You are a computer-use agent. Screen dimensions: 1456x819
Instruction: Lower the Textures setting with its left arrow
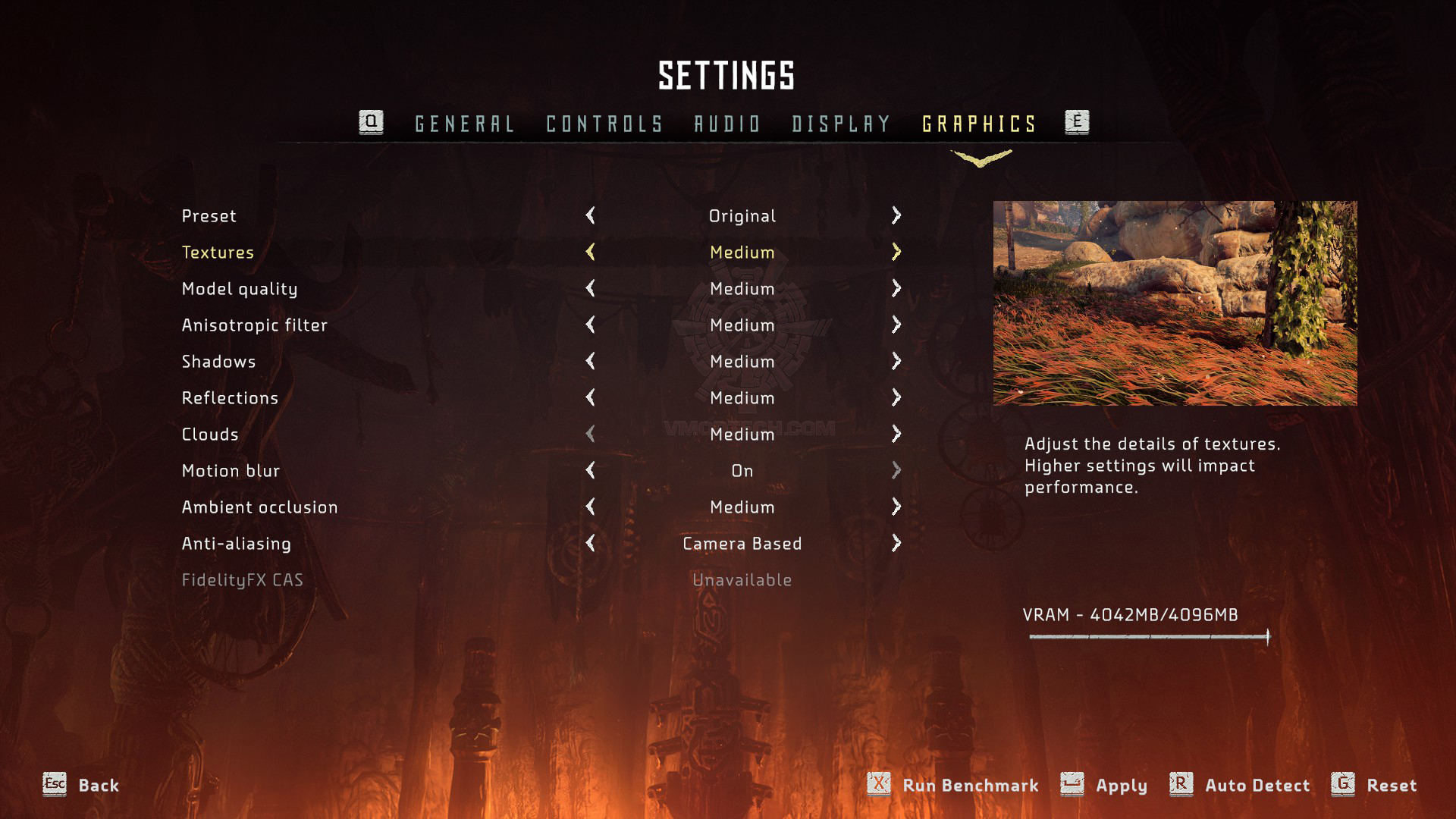(x=591, y=252)
